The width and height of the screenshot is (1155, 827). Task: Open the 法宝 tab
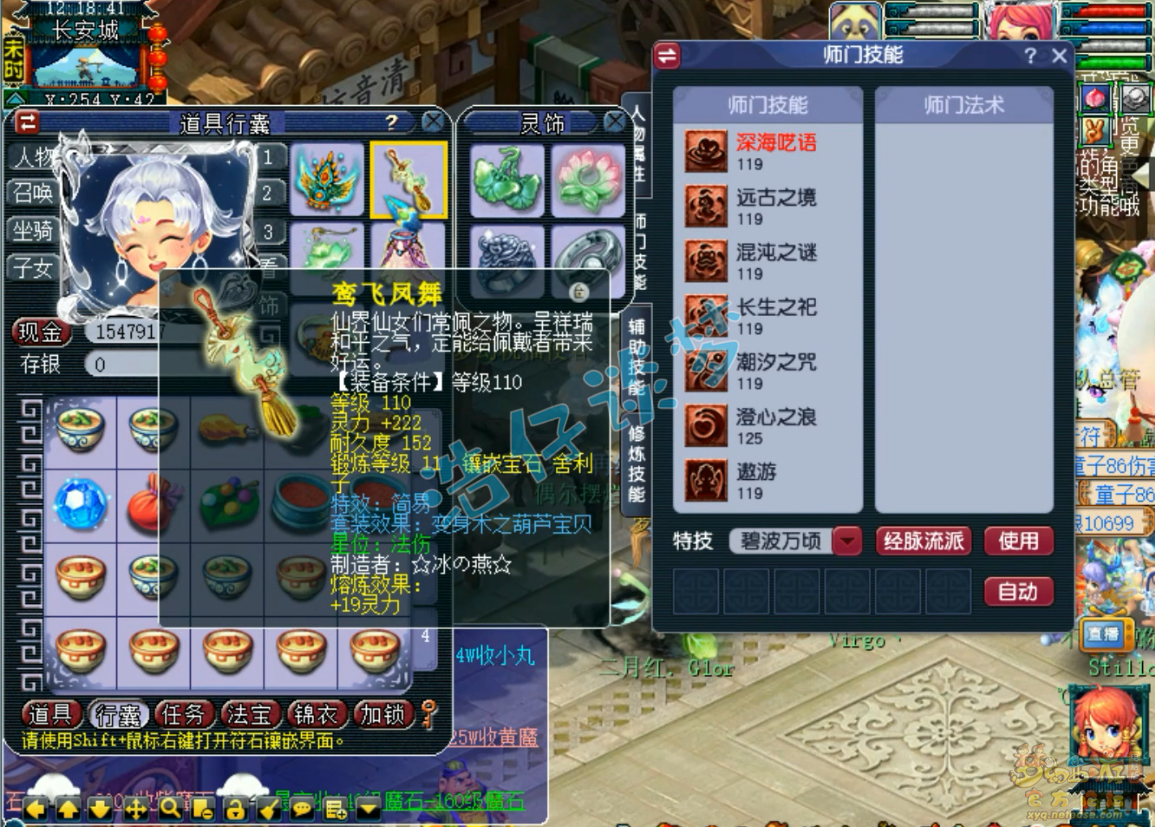[250, 714]
